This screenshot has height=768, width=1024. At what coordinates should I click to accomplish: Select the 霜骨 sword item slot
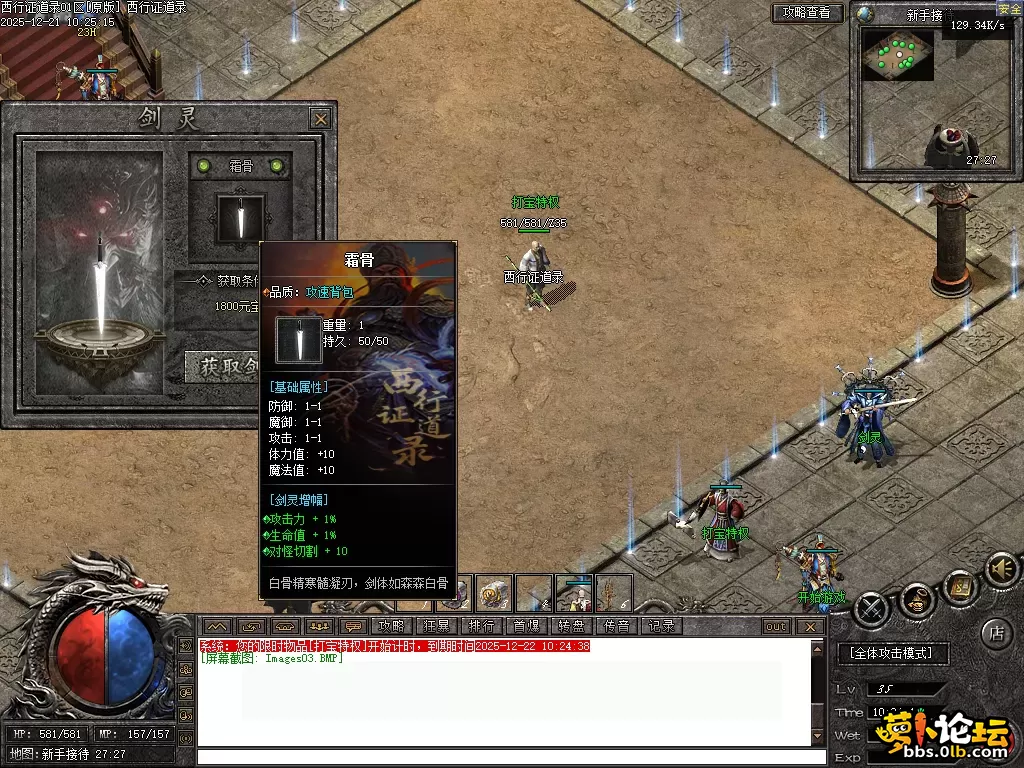241,217
